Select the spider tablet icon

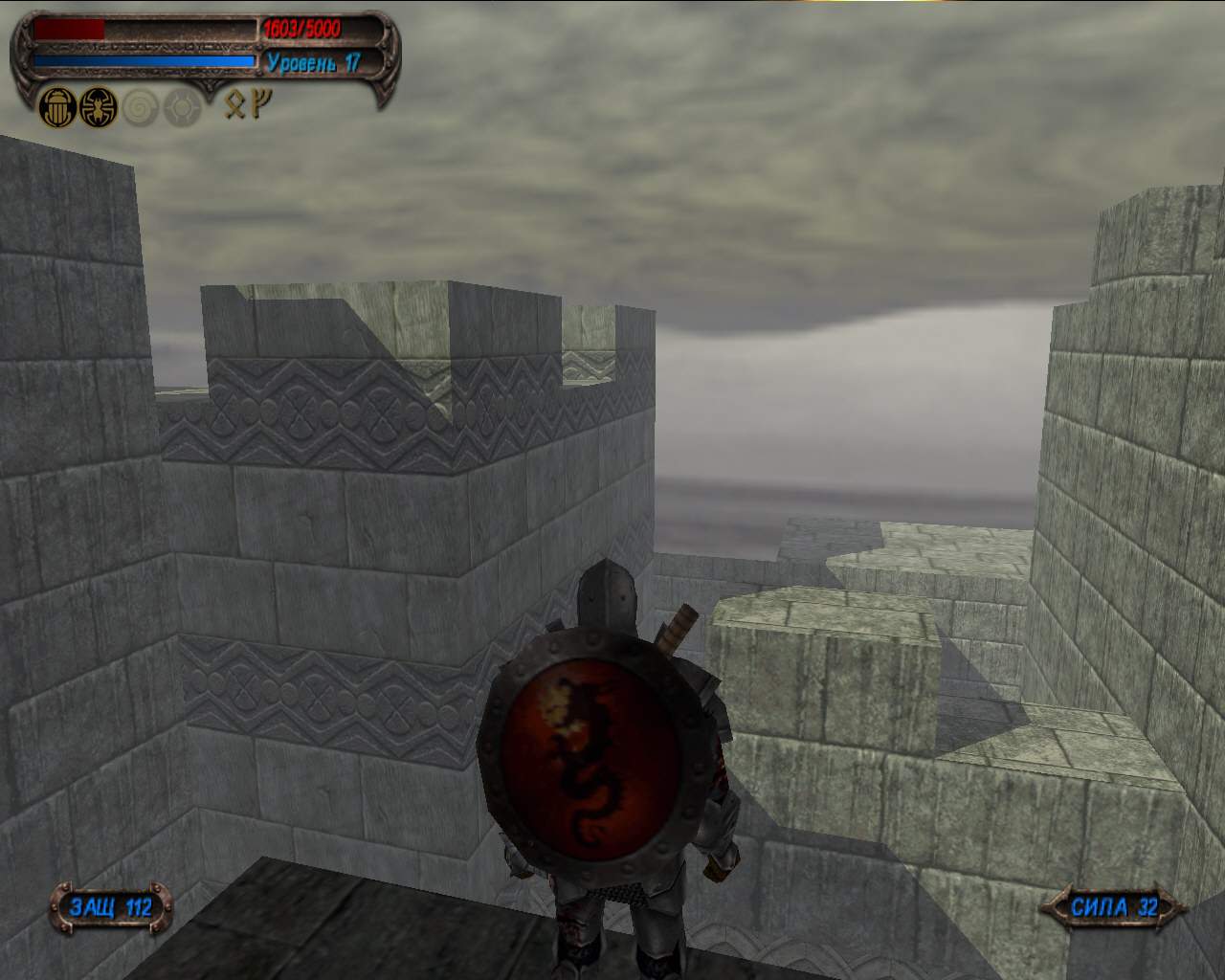tap(98, 109)
